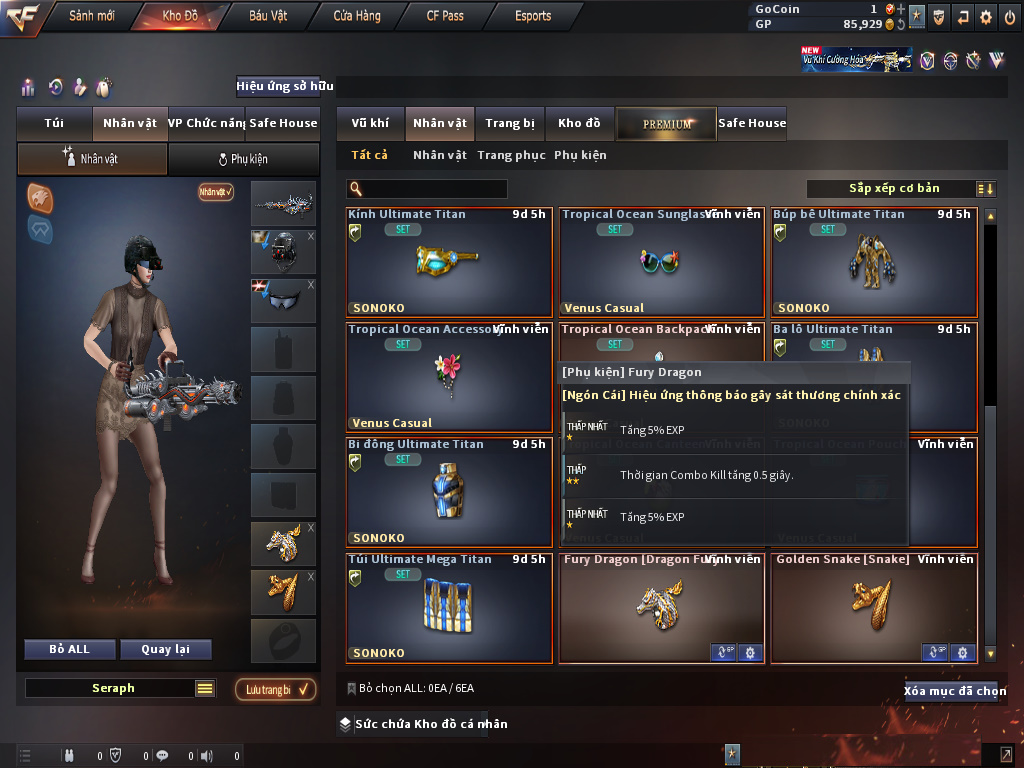Click Xóa mục đã chọn button

click(954, 691)
